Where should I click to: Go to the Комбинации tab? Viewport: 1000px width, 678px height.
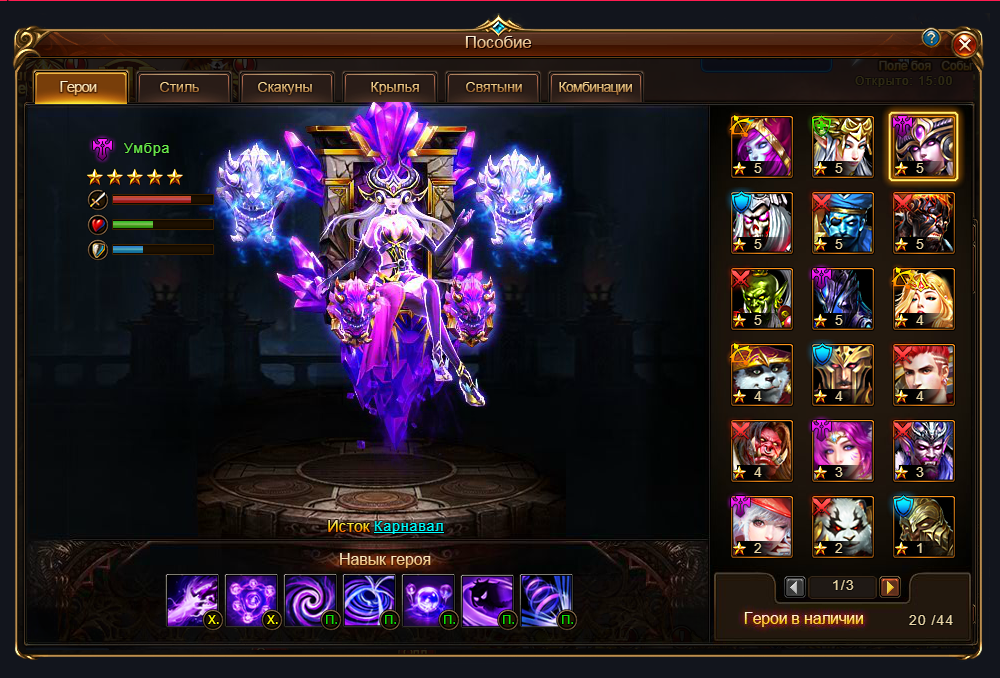[x=595, y=87]
